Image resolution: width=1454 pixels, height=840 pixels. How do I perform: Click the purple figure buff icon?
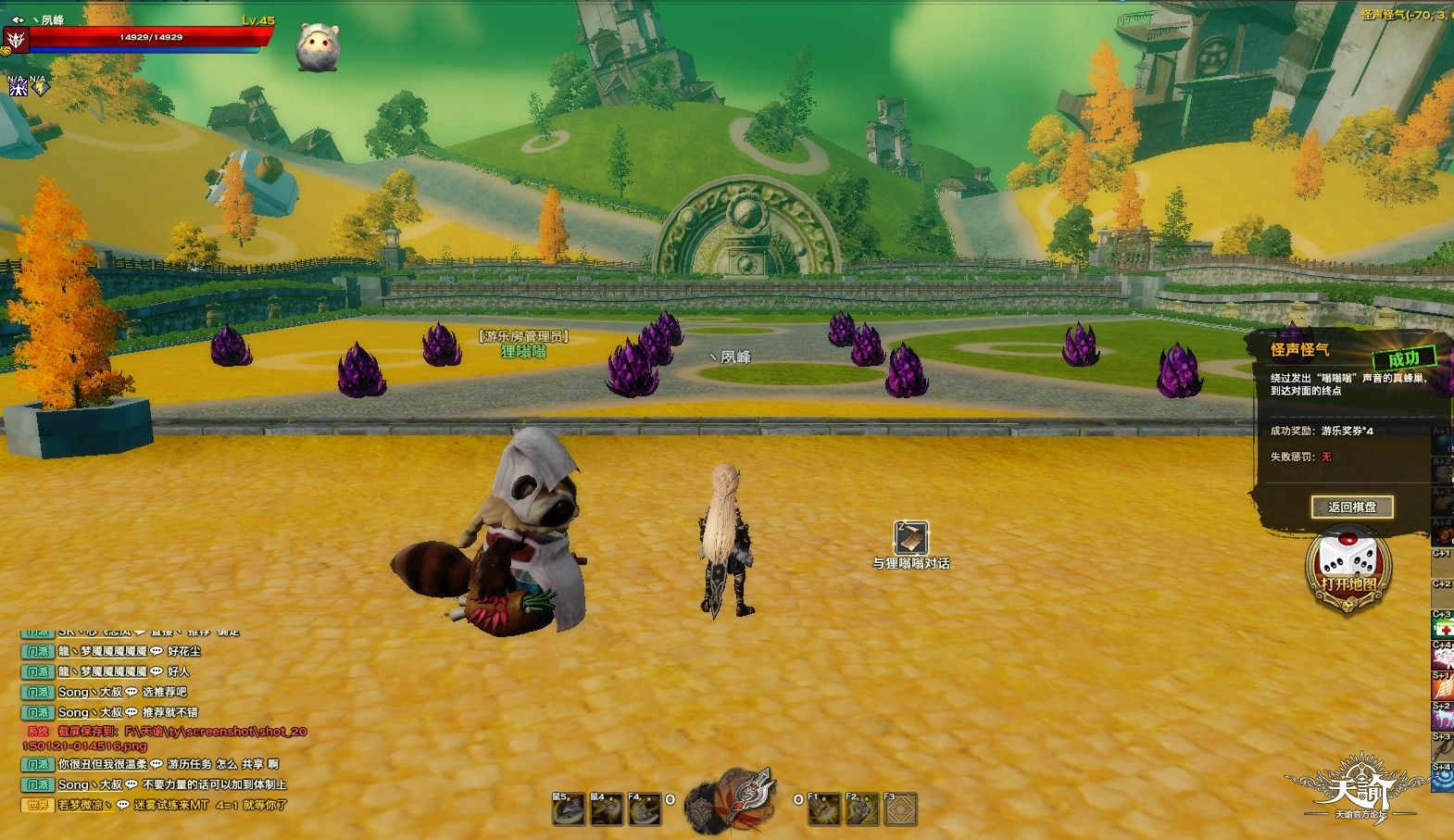click(x=18, y=88)
